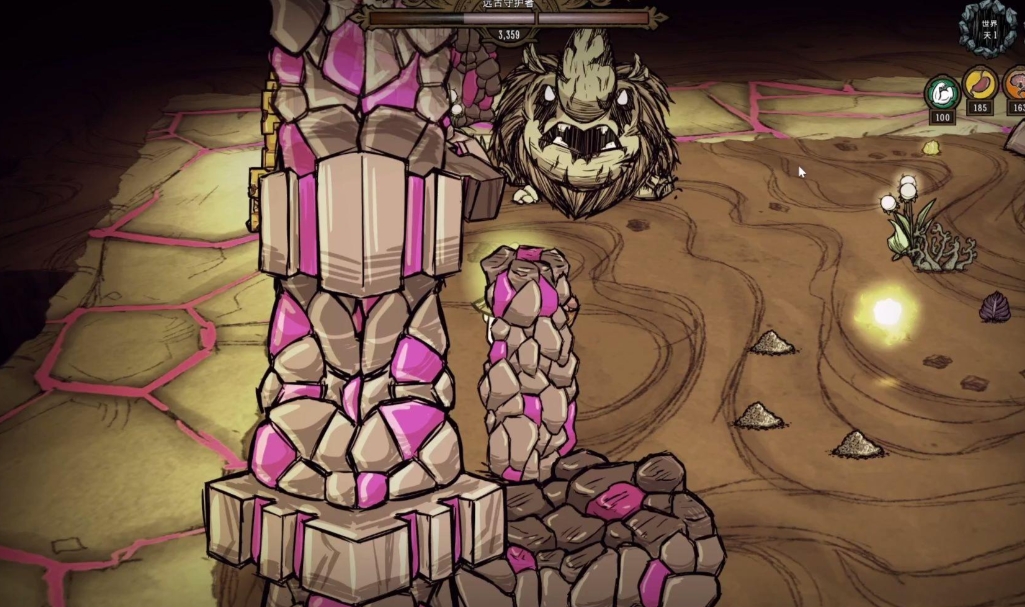The image size is (1025, 607).
Task: Select the green mightiness arm badge
Action: coord(941,92)
